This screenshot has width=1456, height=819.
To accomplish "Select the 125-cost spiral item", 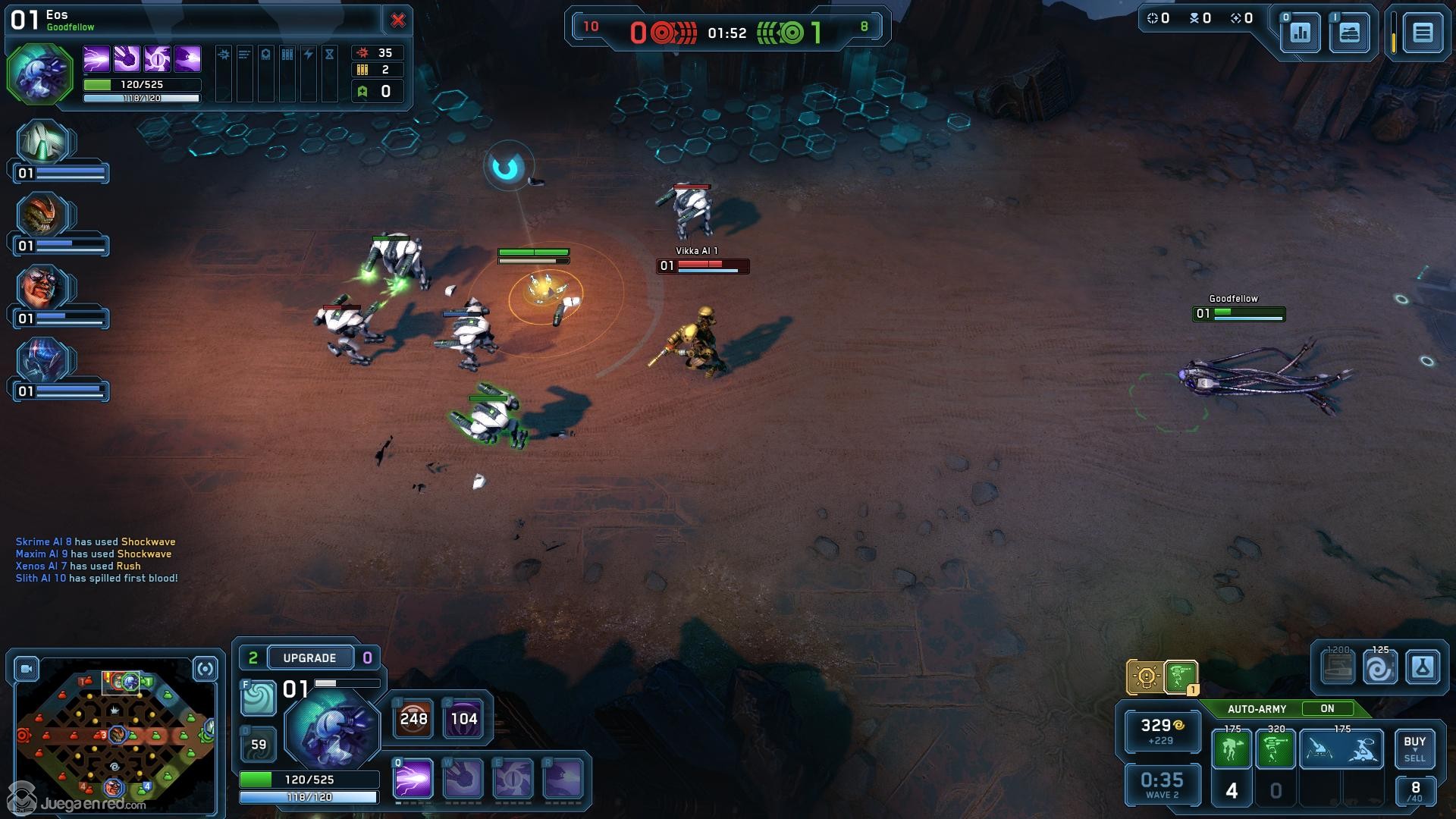I will [1379, 668].
